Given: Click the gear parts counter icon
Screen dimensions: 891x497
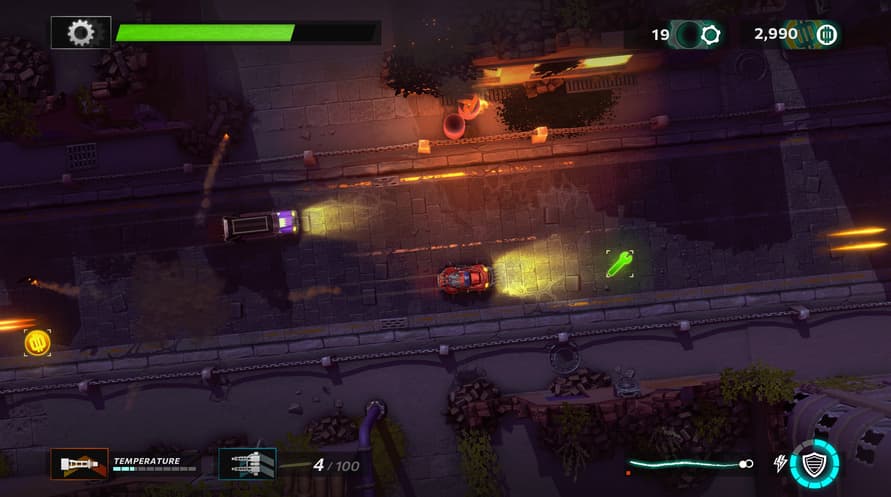Looking at the screenshot, I should pos(711,35).
